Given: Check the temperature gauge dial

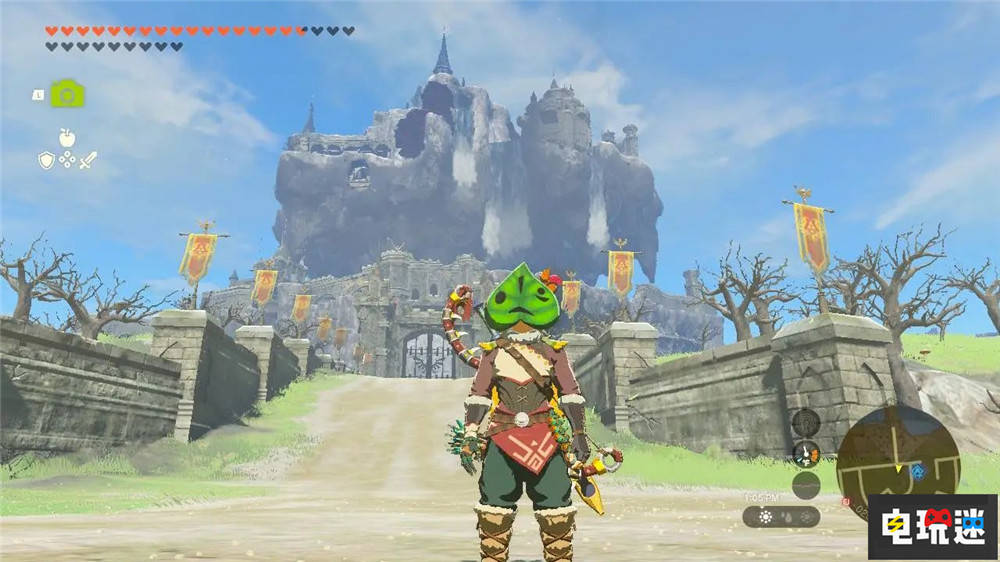Looking at the screenshot, I should click(806, 453).
